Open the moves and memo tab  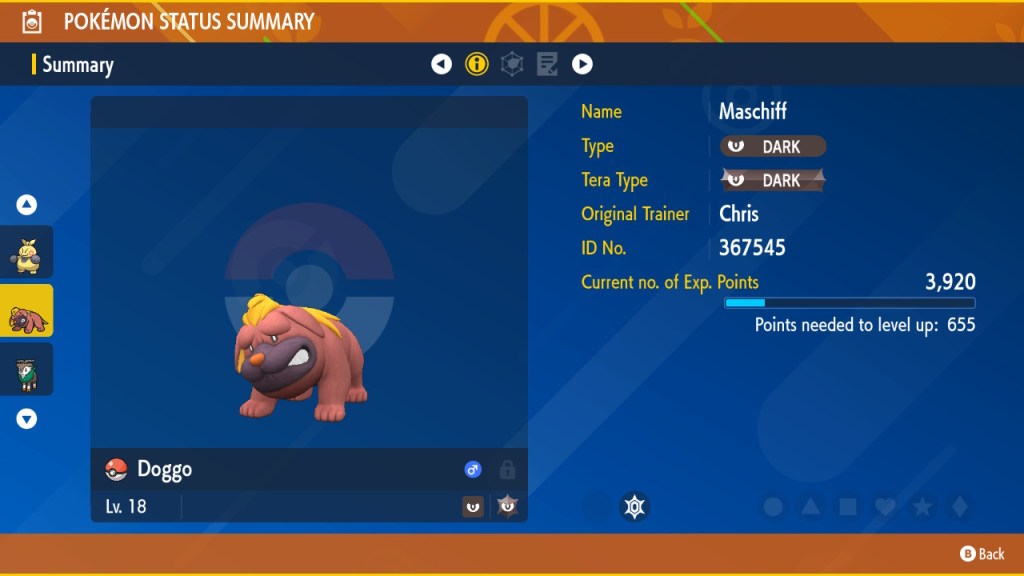[547, 65]
